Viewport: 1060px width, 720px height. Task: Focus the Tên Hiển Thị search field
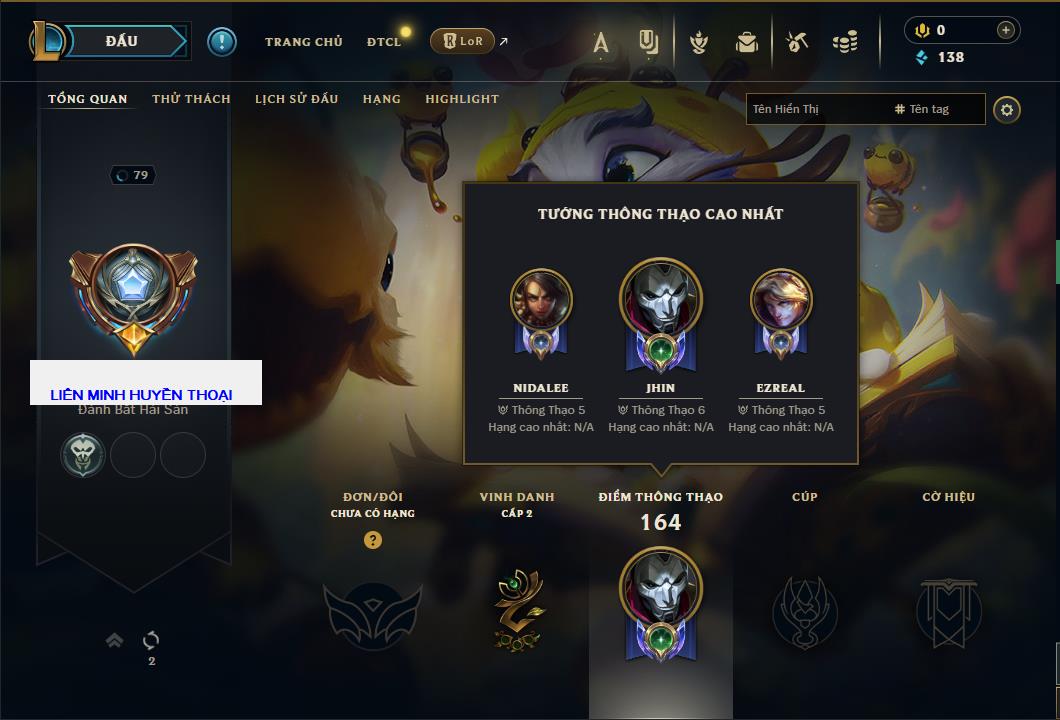pos(815,109)
